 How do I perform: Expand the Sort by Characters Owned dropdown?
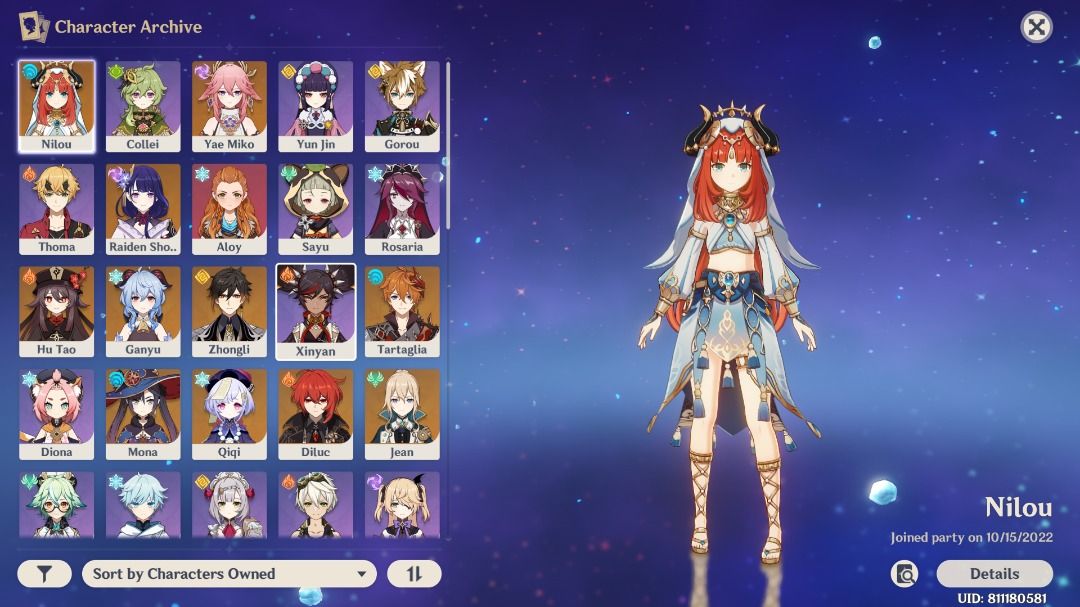[x=229, y=574]
